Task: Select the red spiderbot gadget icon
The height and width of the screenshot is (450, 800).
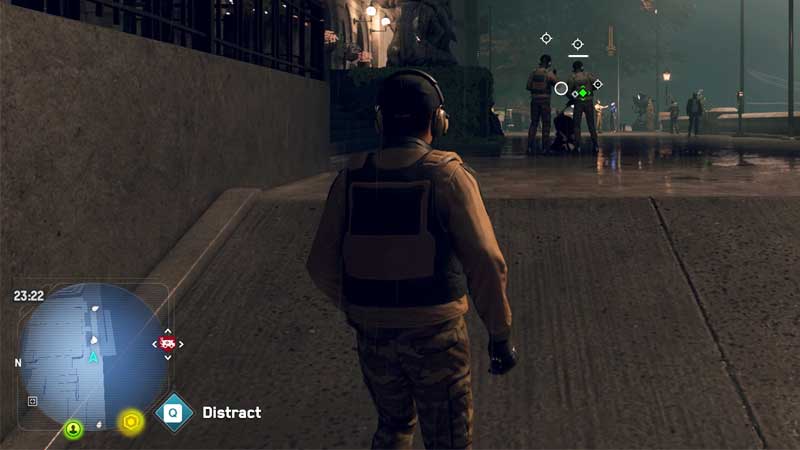Action: pyautogui.click(x=167, y=344)
